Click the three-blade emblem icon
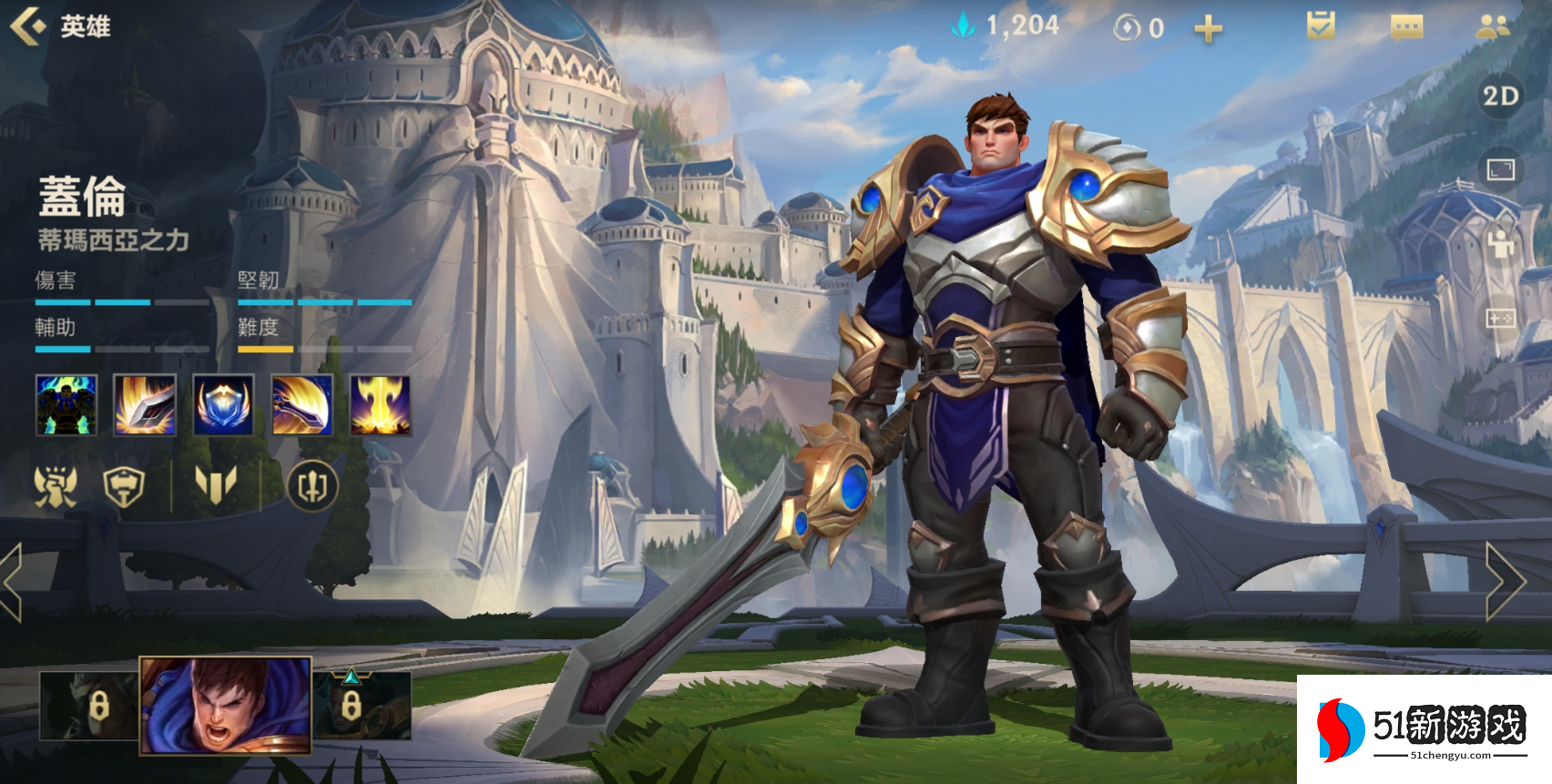Screen dimensions: 1552x784 click(216, 484)
